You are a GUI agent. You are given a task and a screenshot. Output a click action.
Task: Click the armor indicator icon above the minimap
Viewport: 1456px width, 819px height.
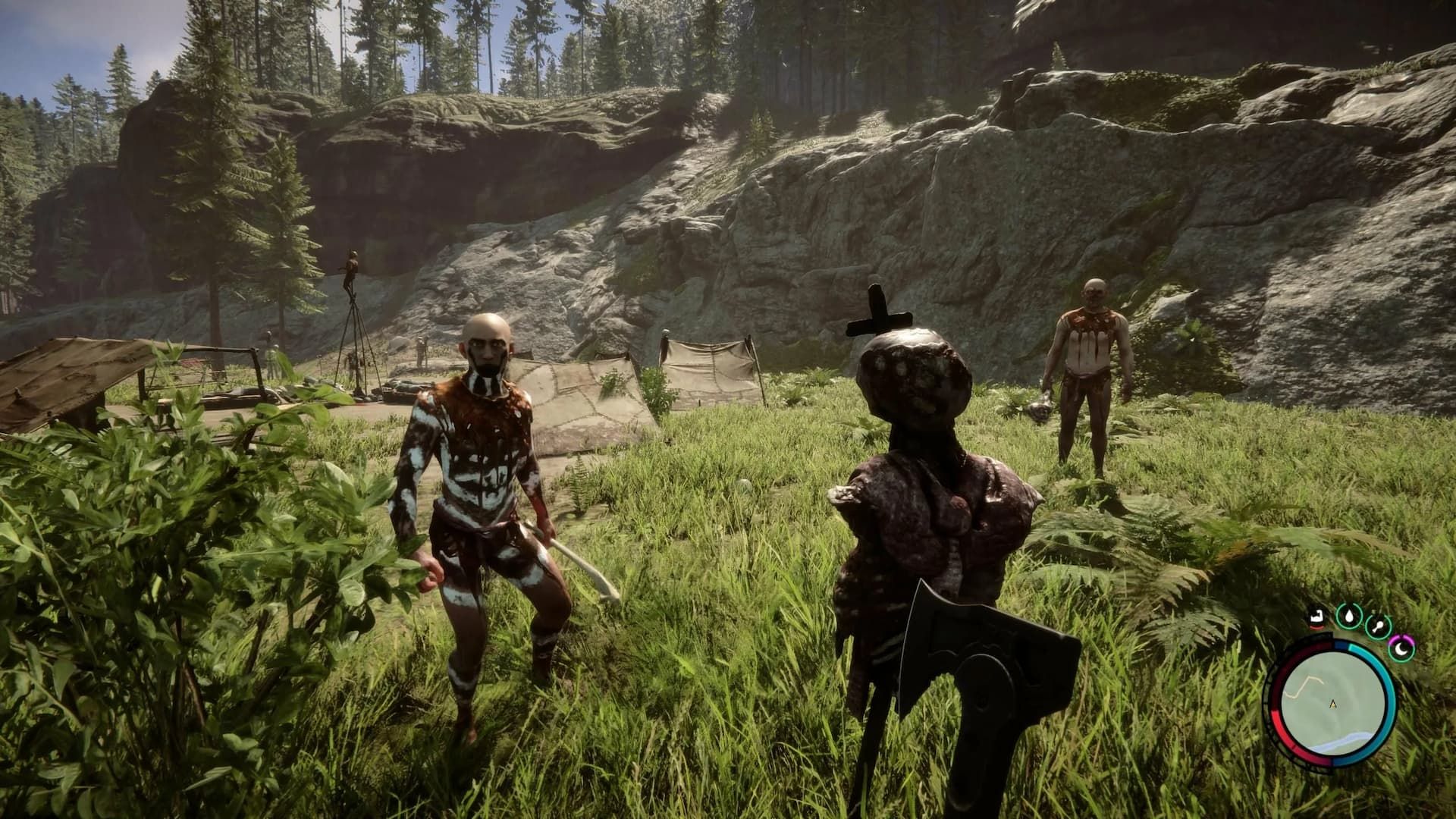(x=1317, y=617)
